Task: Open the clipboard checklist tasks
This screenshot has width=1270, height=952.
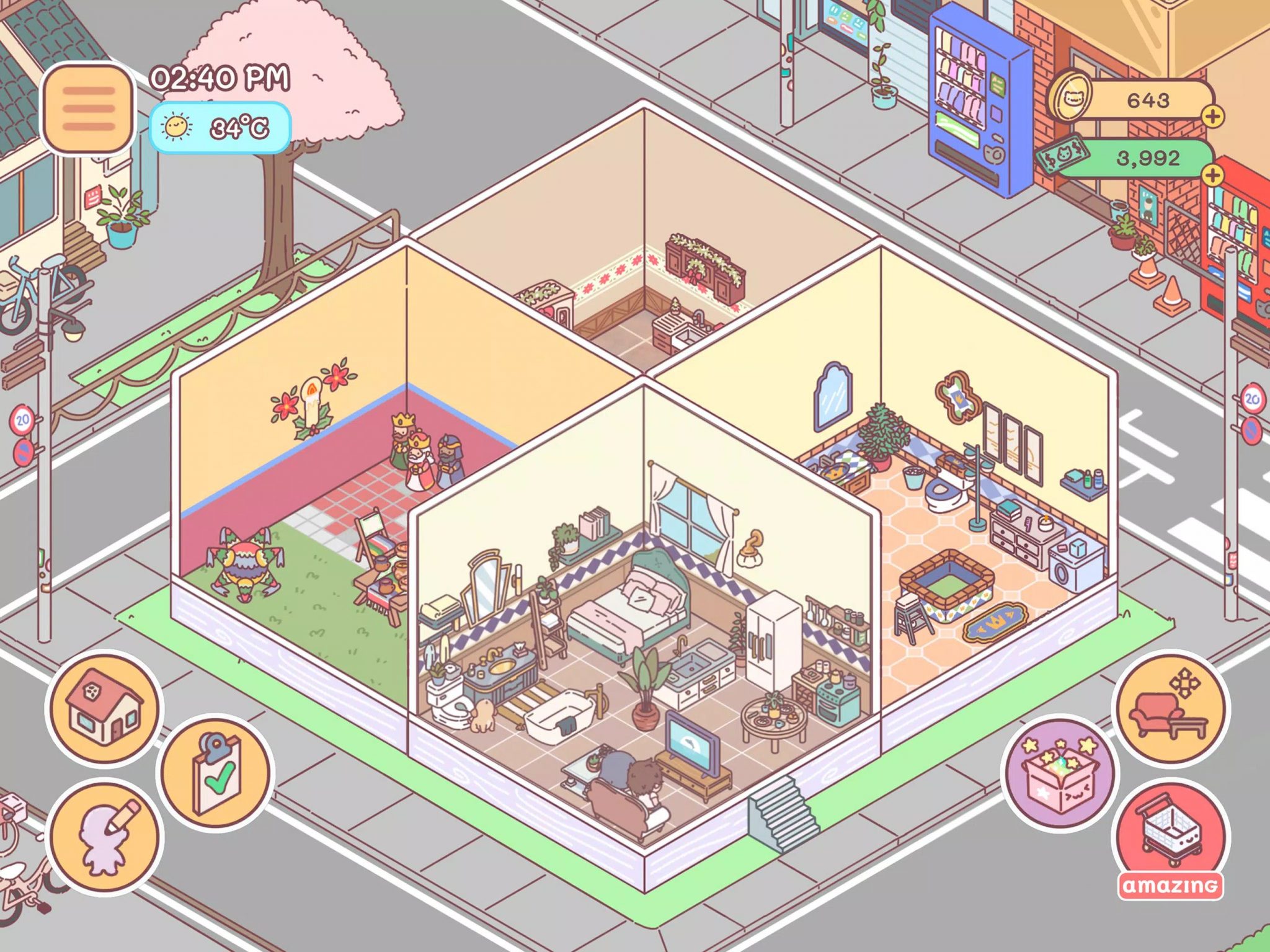Action: click(215, 772)
